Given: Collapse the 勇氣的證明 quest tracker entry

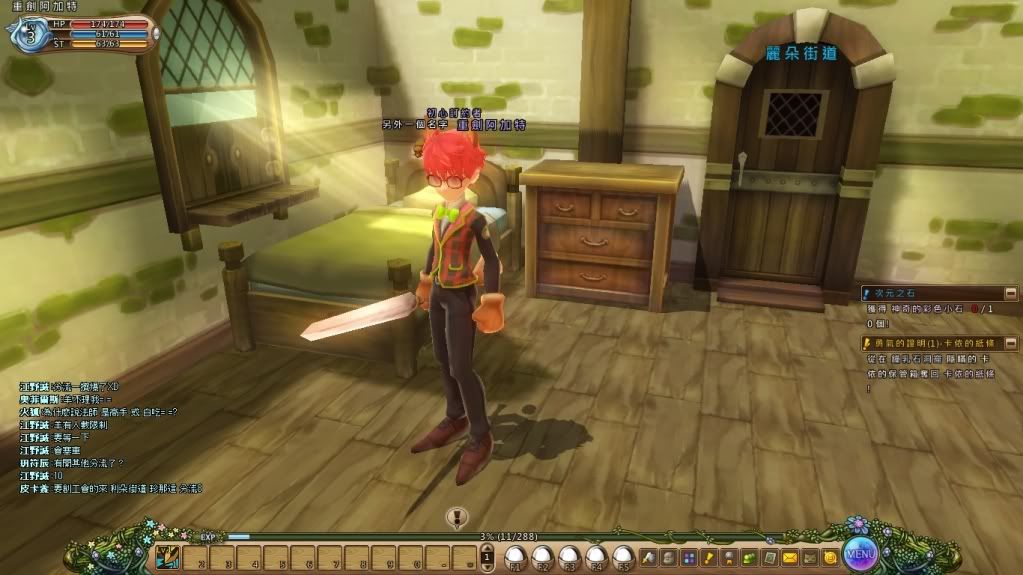Looking at the screenshot, I should click(1011, 343).
